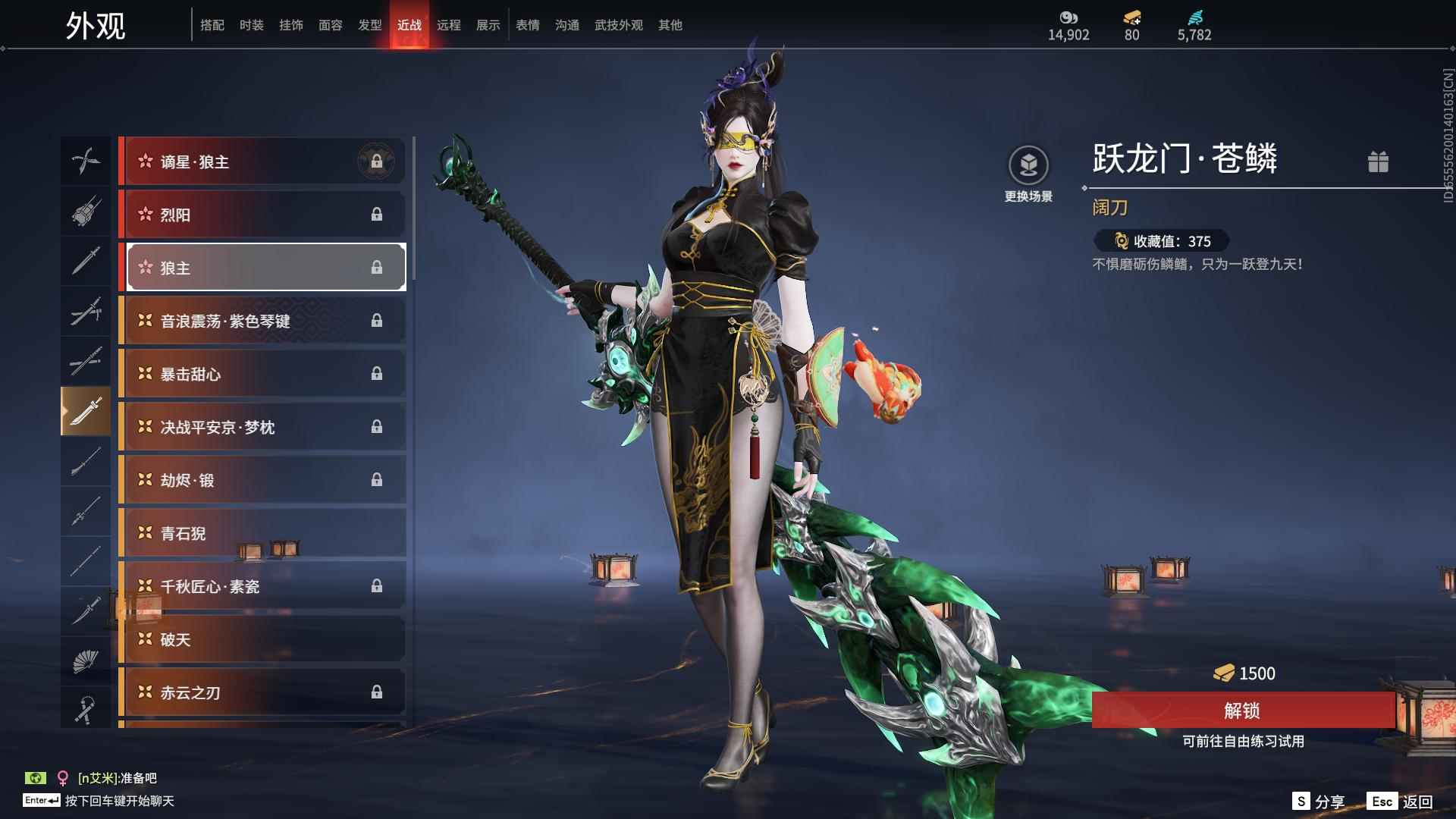Screen dimensions: 1456x819
Task: Go to the 发型 tab
Action: point(369,25)
